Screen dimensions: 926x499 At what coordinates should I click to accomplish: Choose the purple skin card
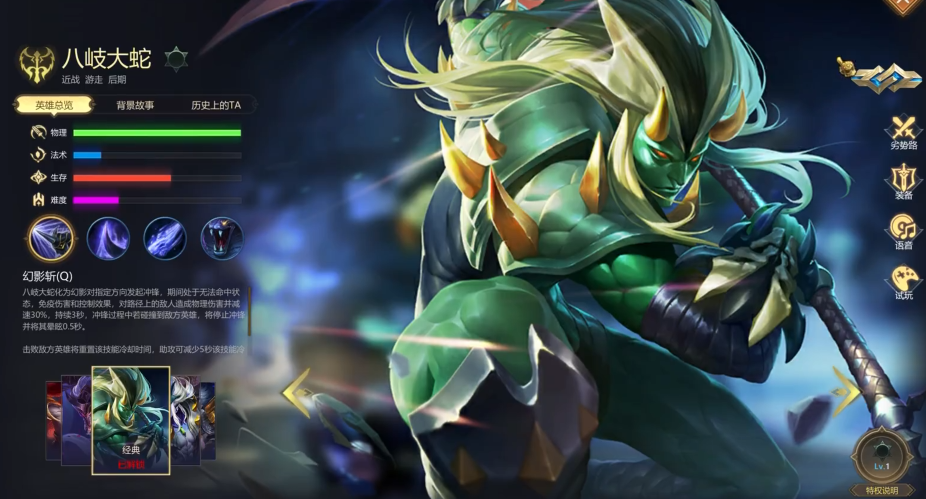[76, 418]
